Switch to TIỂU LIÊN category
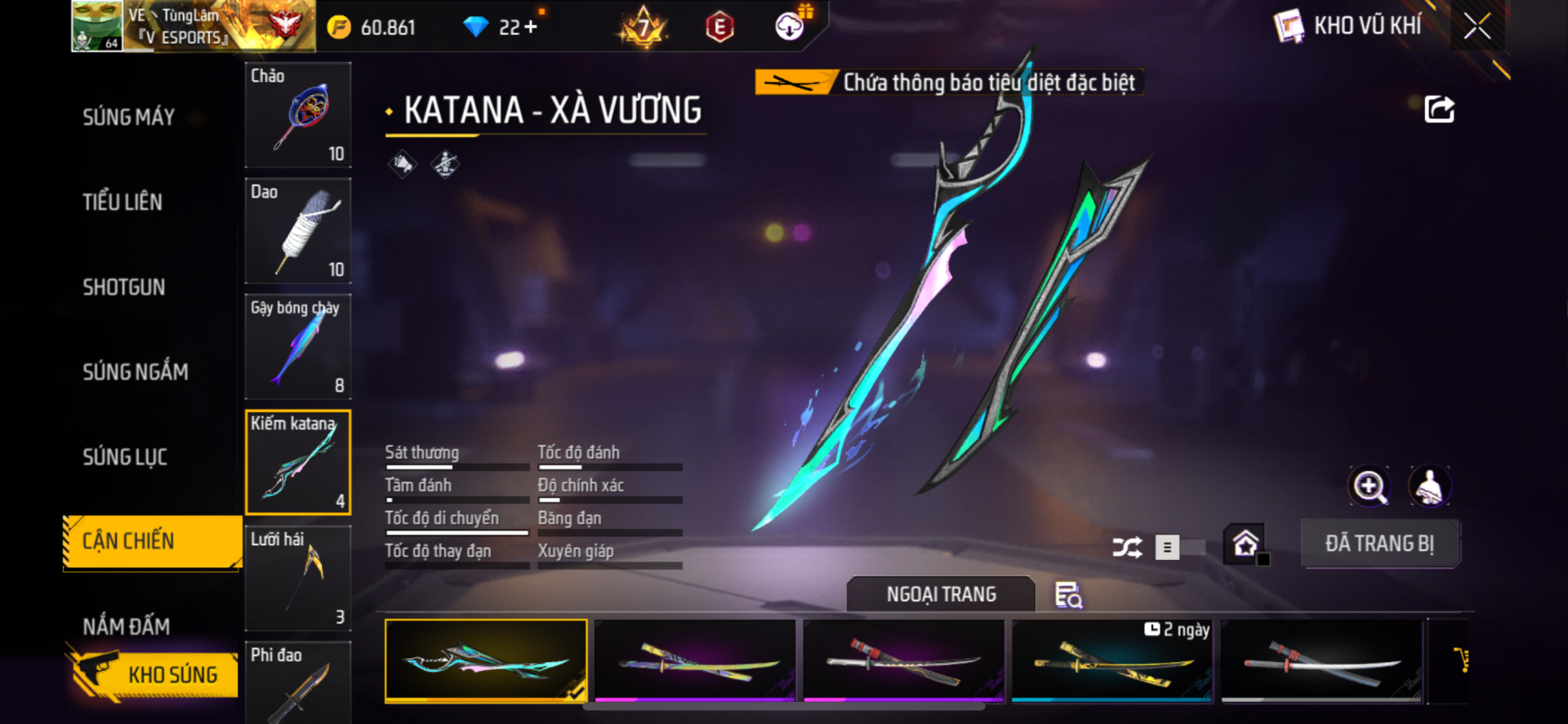1568x724 pixels. coord(122,202)
